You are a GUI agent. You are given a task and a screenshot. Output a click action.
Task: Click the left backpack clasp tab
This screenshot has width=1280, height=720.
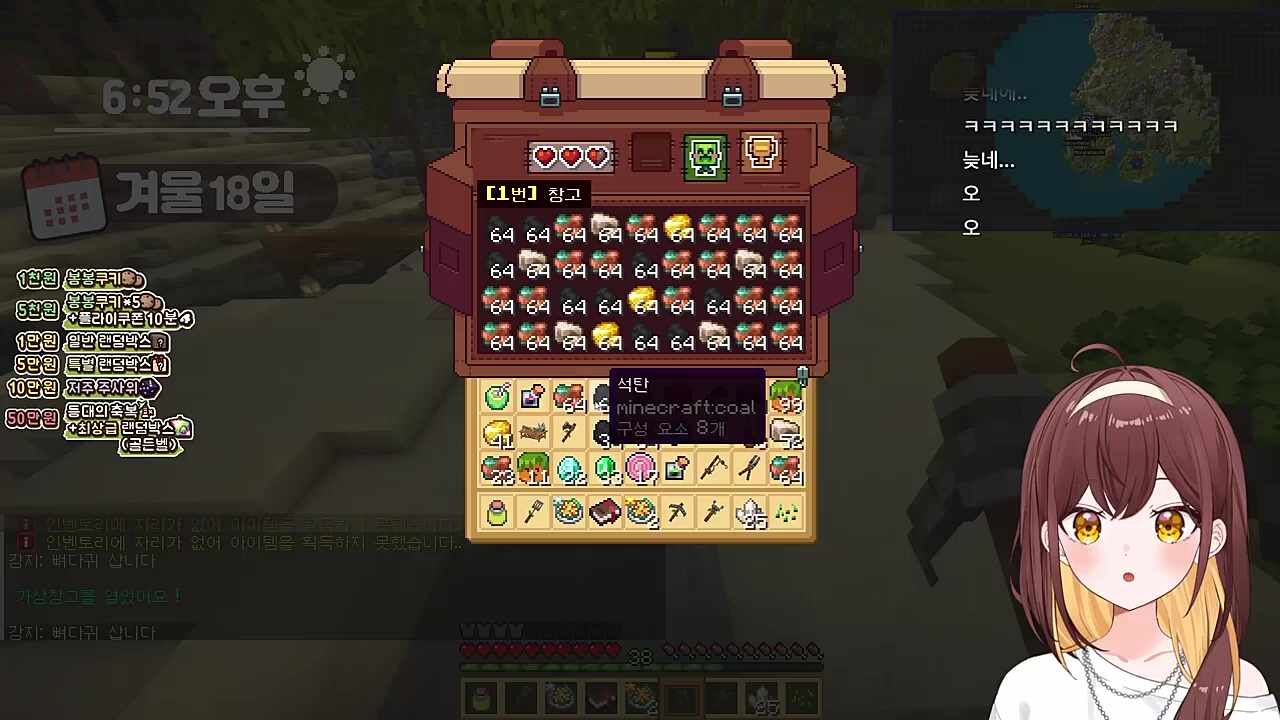[x=551, y=95]
